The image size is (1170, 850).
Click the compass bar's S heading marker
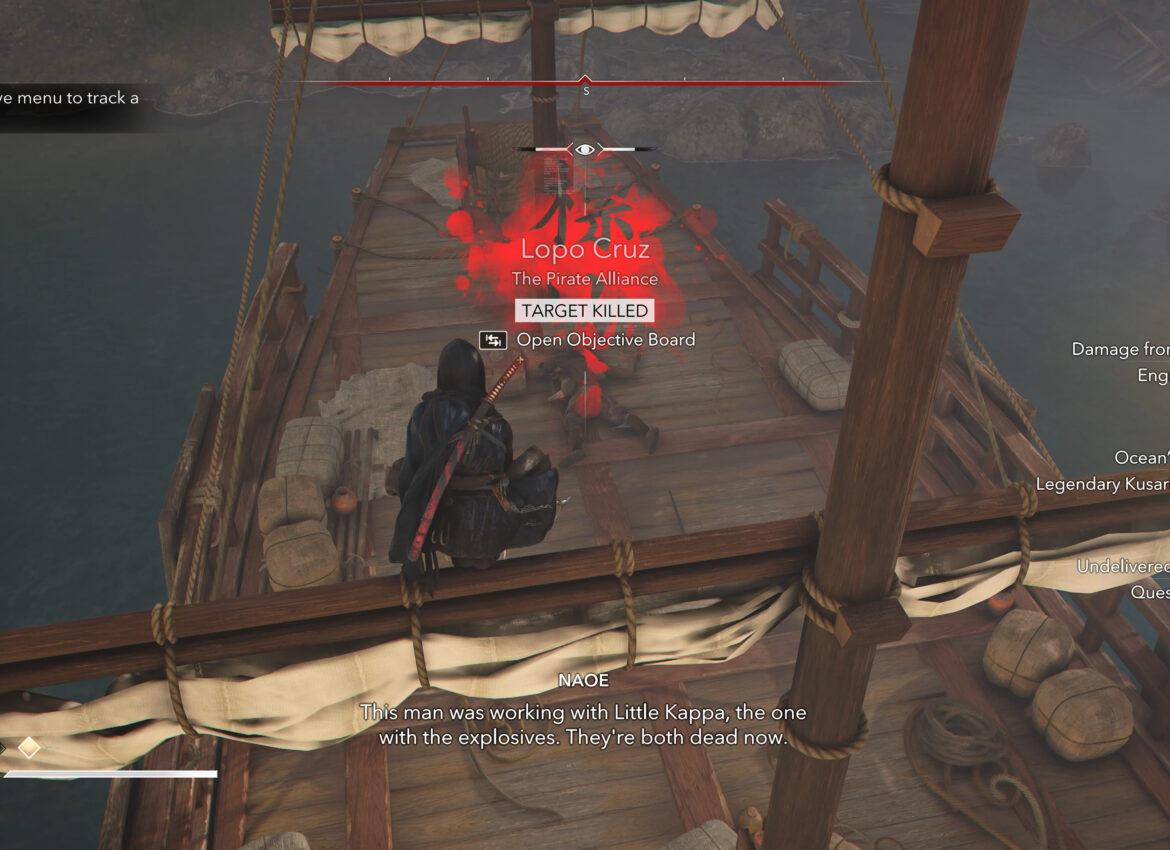[586, 90]
